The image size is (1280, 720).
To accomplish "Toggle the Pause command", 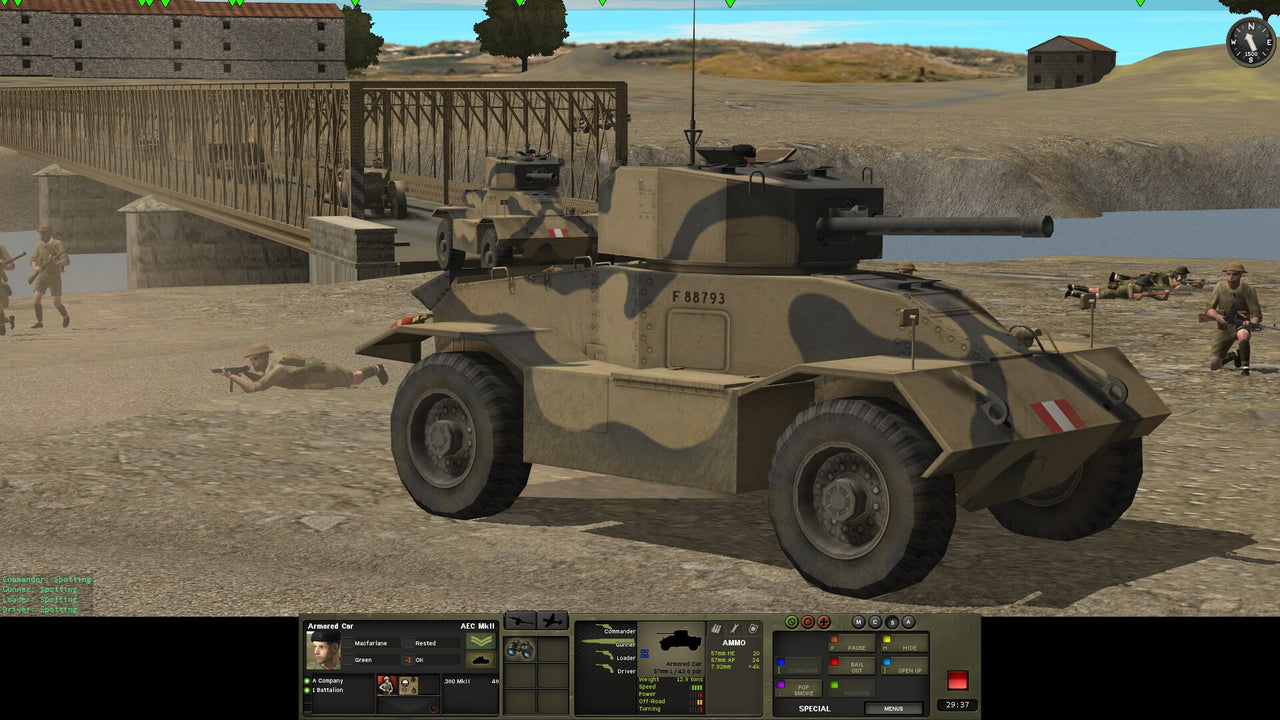I will (855, 647).
